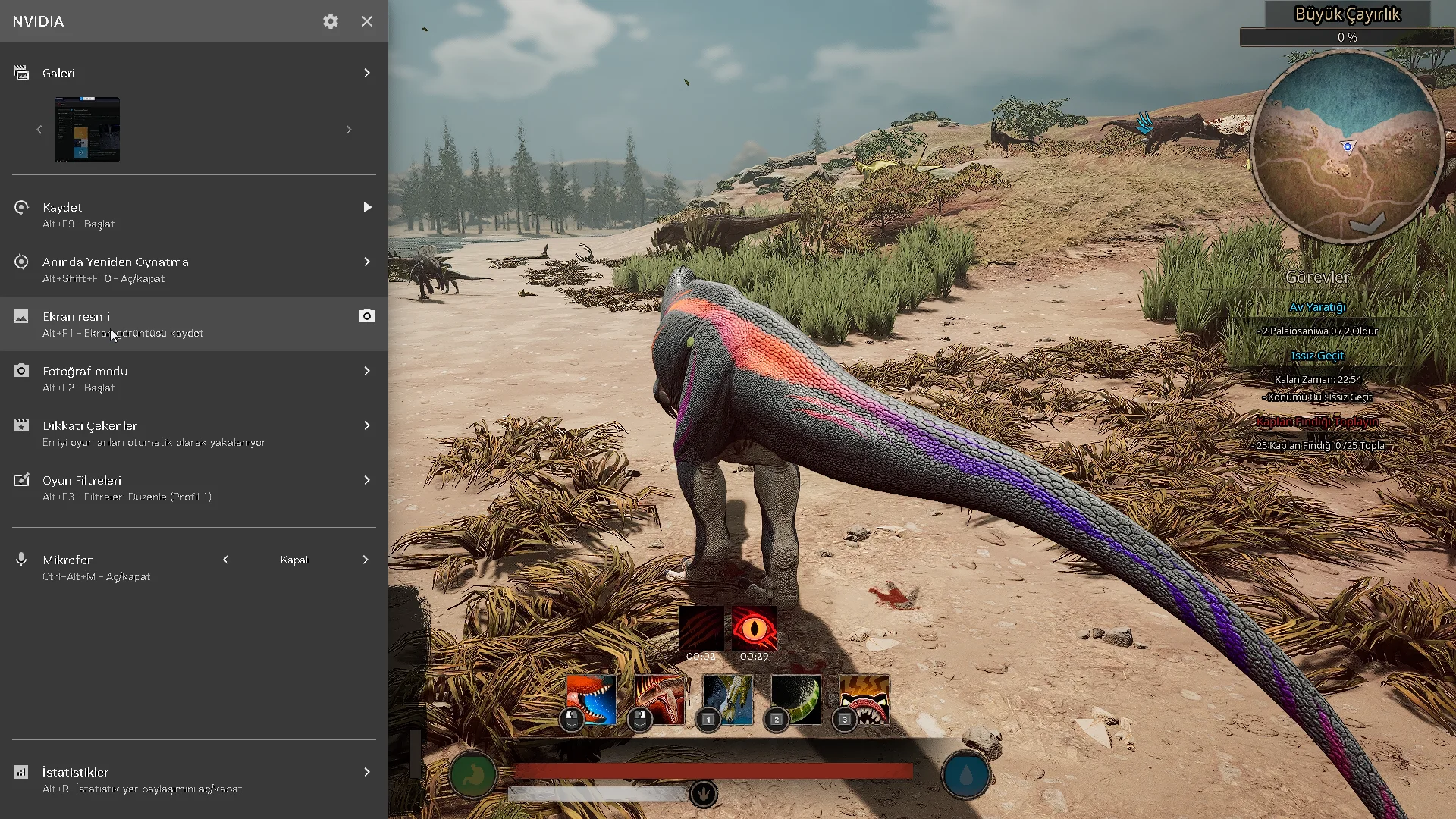Use the roaring teeth ability in slot 3
The height and width of the screenshot is (819, 1456).
(x=864, y=699)
